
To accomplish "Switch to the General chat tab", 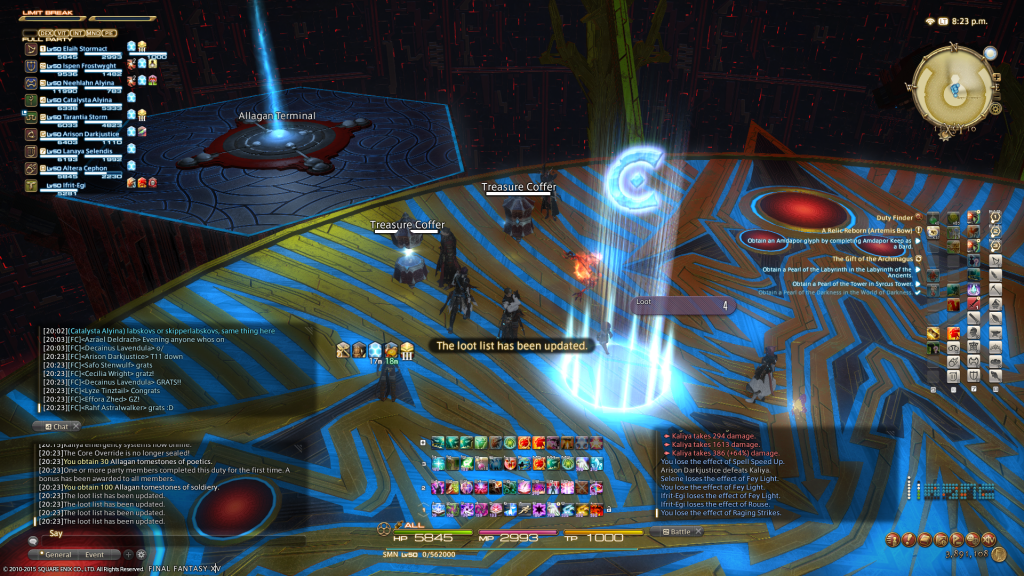I will point(58,554).
